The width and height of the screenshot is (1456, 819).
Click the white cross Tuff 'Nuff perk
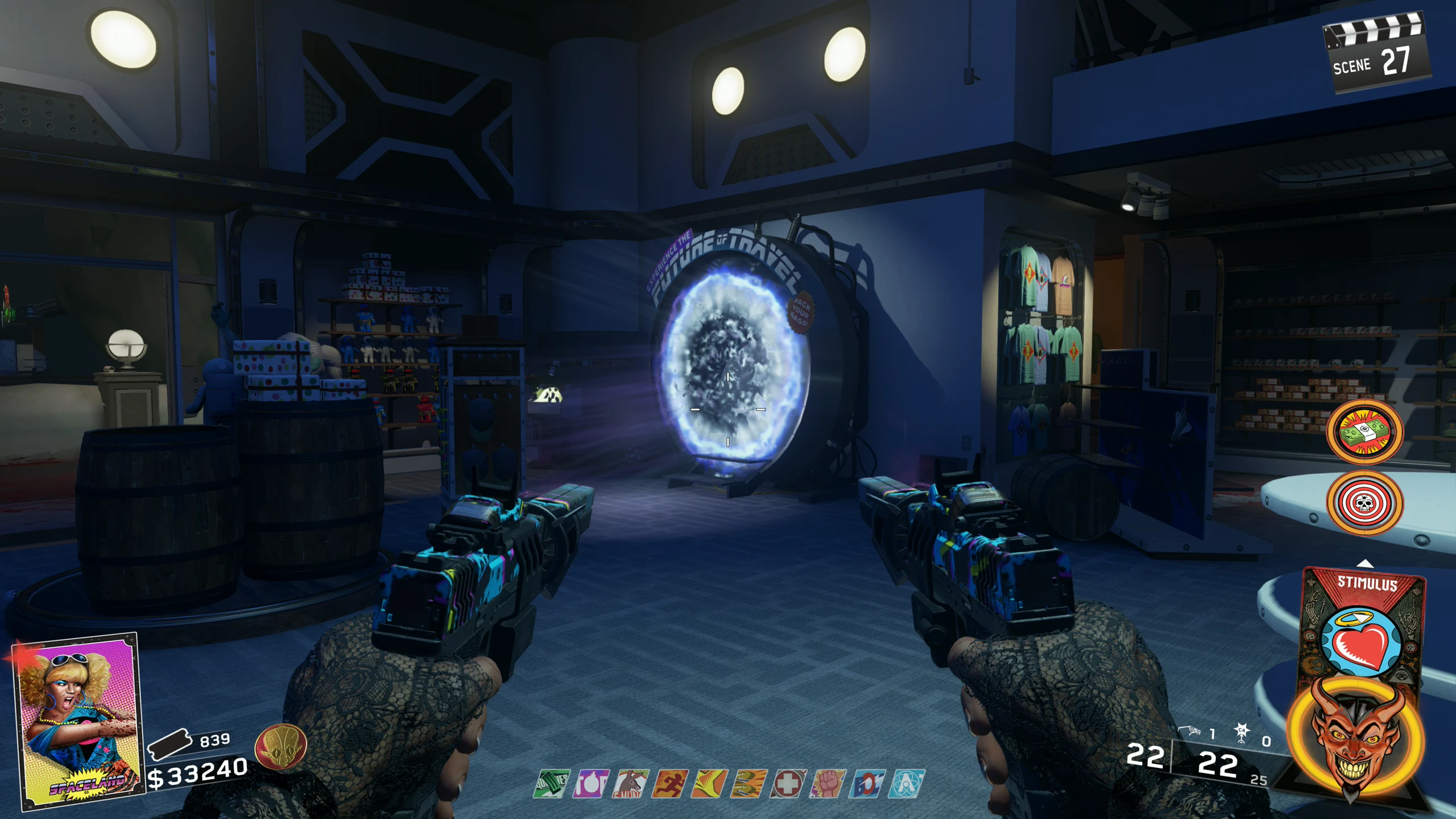pos(788,784)
